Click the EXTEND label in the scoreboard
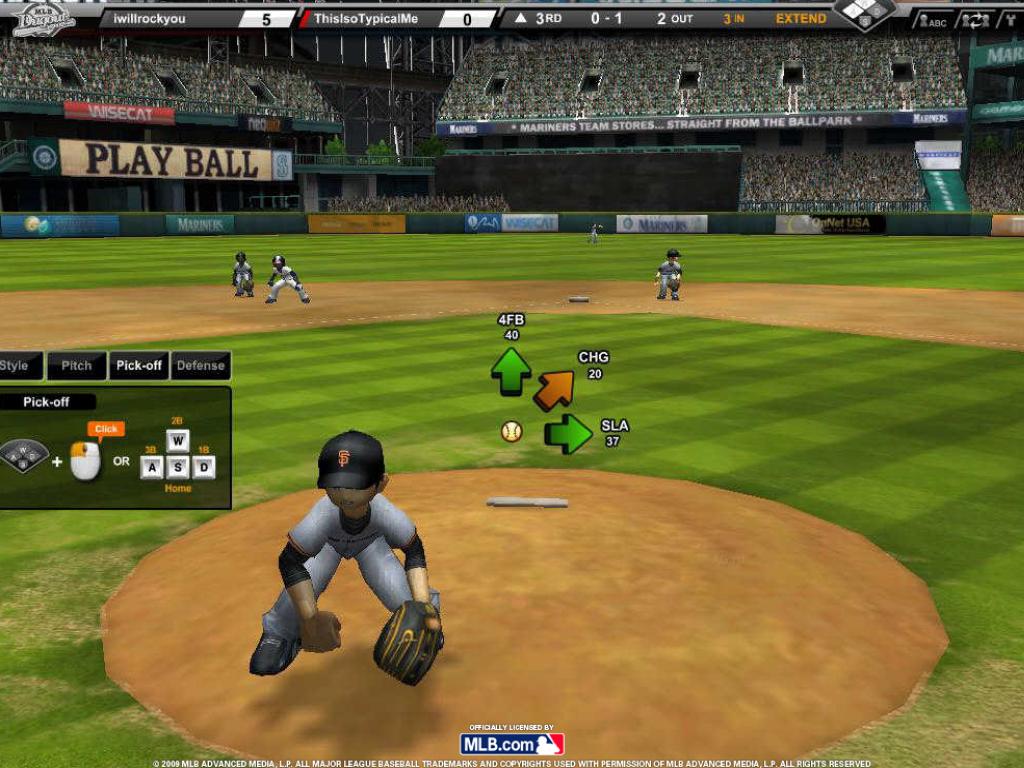Image resolution: width=1024 pixels, height=768 pixels. (x=801, y=18)
